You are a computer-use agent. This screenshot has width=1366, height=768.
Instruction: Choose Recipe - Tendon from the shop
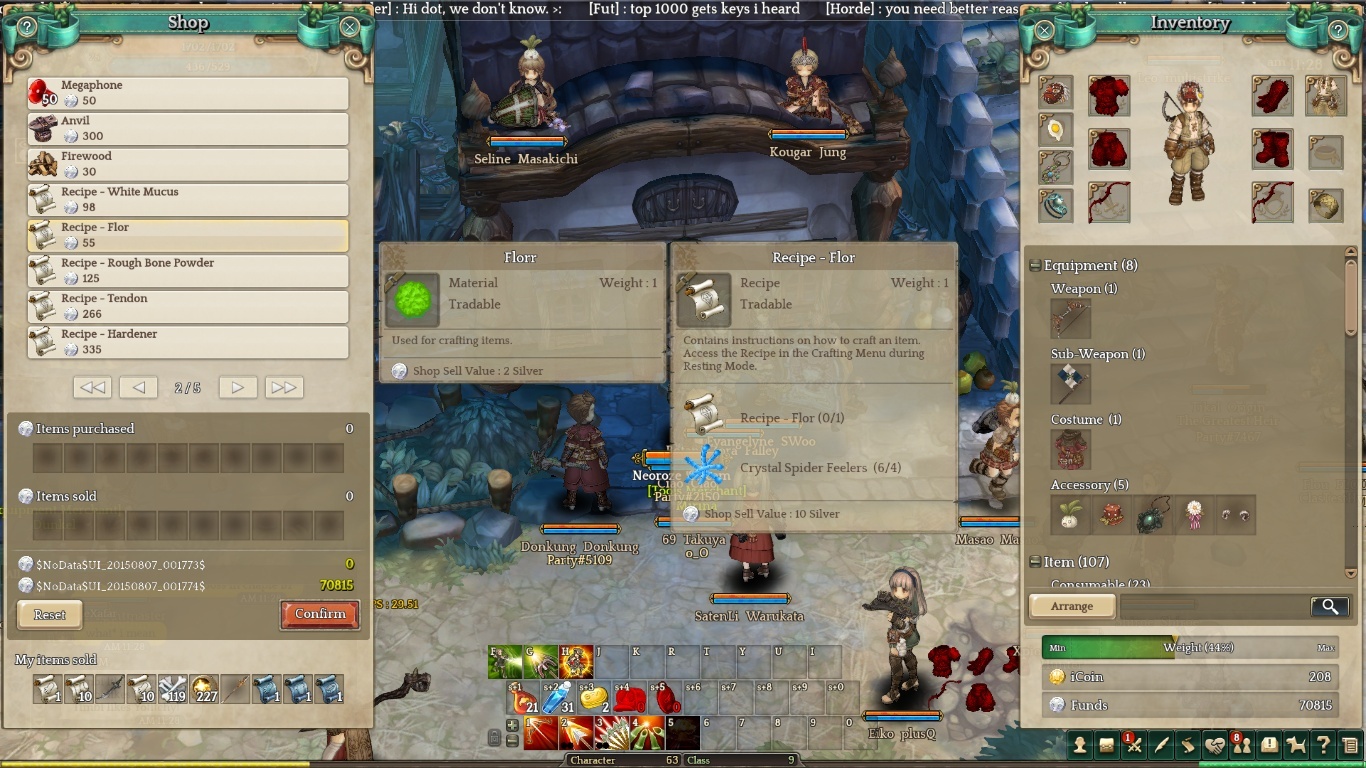188,306
